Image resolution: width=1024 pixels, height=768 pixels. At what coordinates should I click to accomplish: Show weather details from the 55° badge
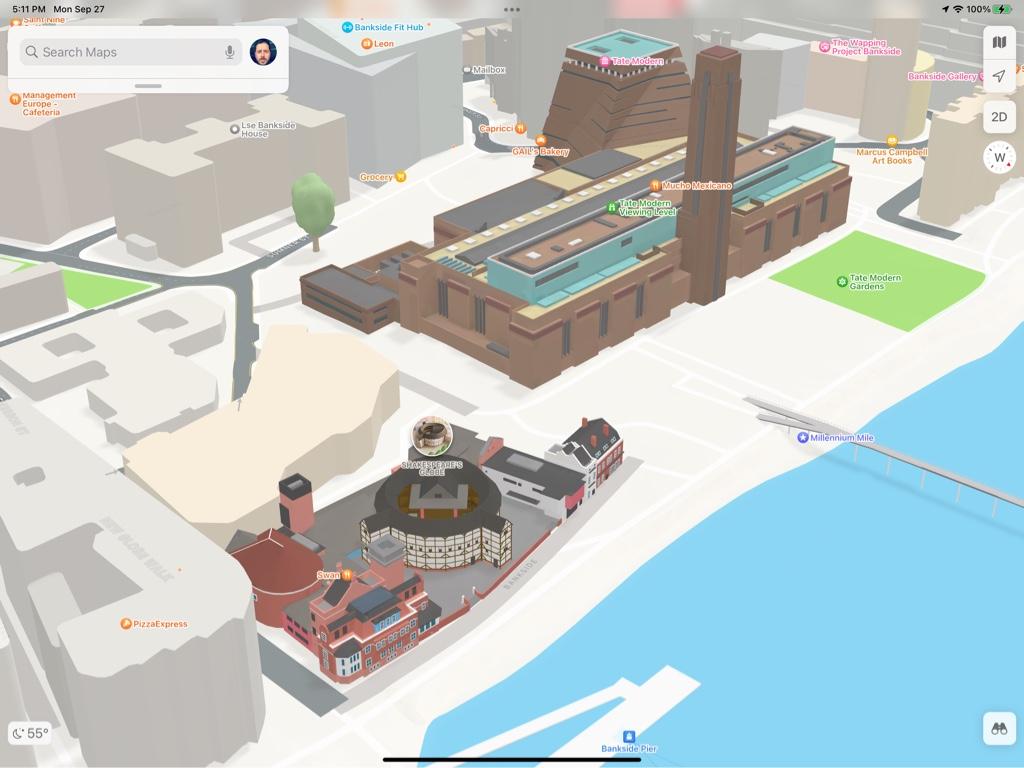click(x=30, y=733)
